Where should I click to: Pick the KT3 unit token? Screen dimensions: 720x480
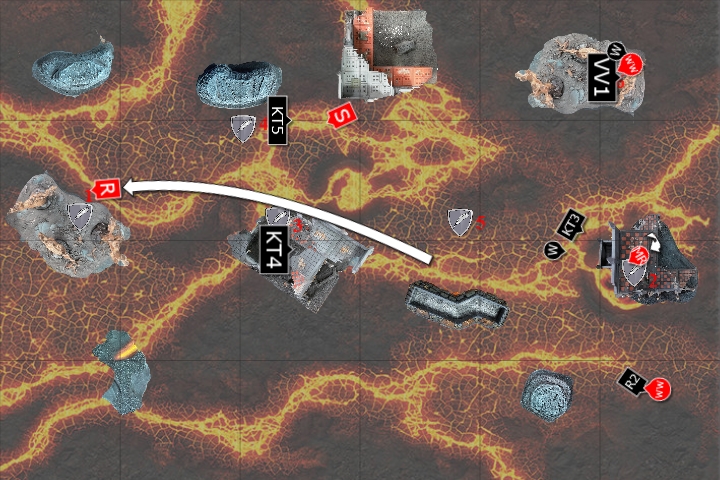(x=572, y=226)
